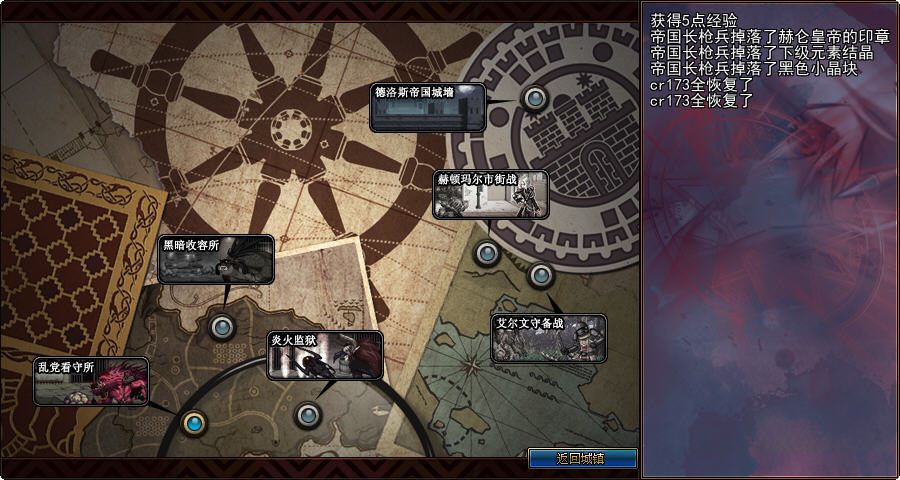Screen dimensions: 900x480
Task: Click the map node below 赫顿玛尔市街战
Action: [486, 253]
